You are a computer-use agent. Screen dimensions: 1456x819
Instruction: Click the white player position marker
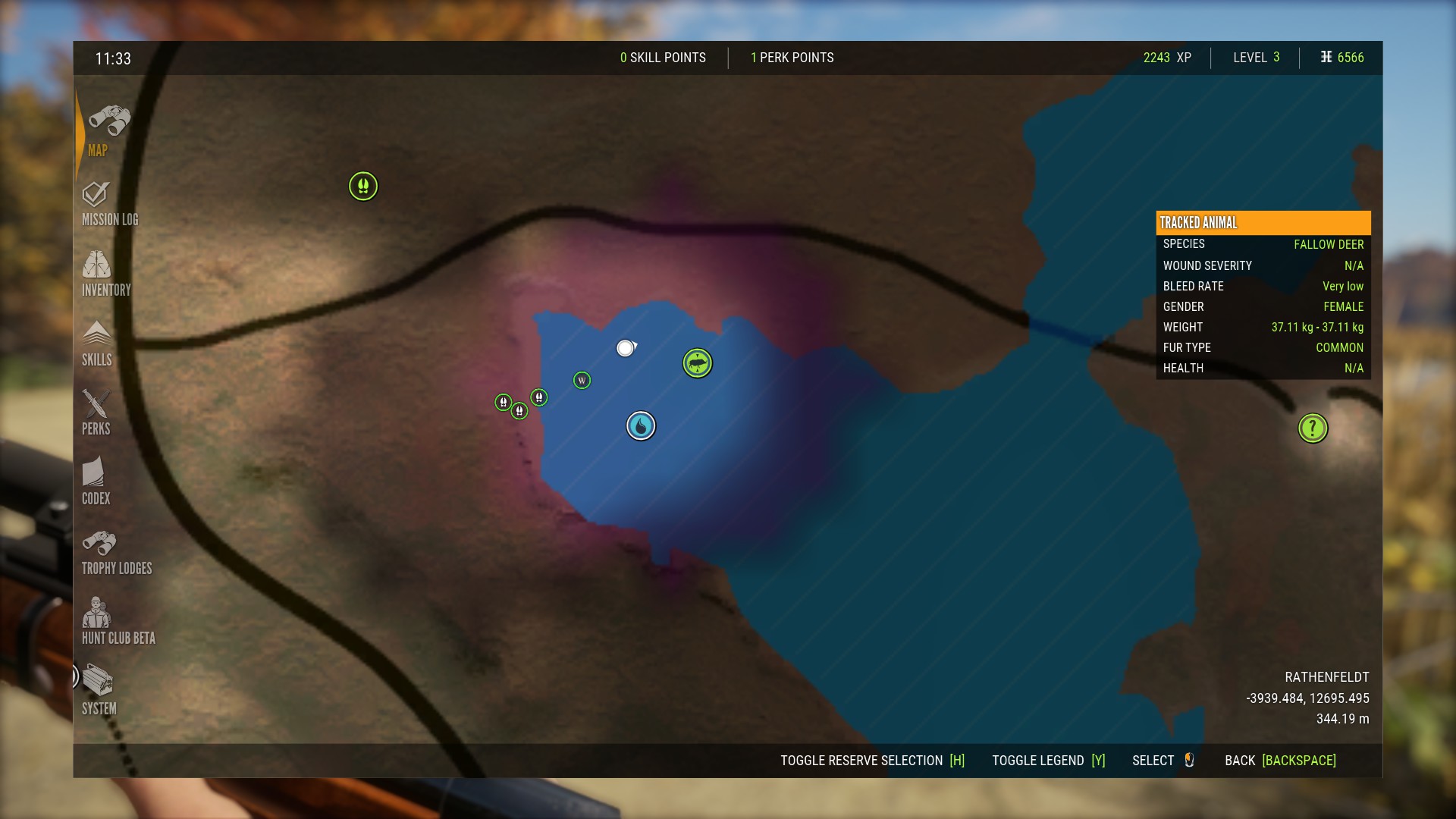coord(625,348)
